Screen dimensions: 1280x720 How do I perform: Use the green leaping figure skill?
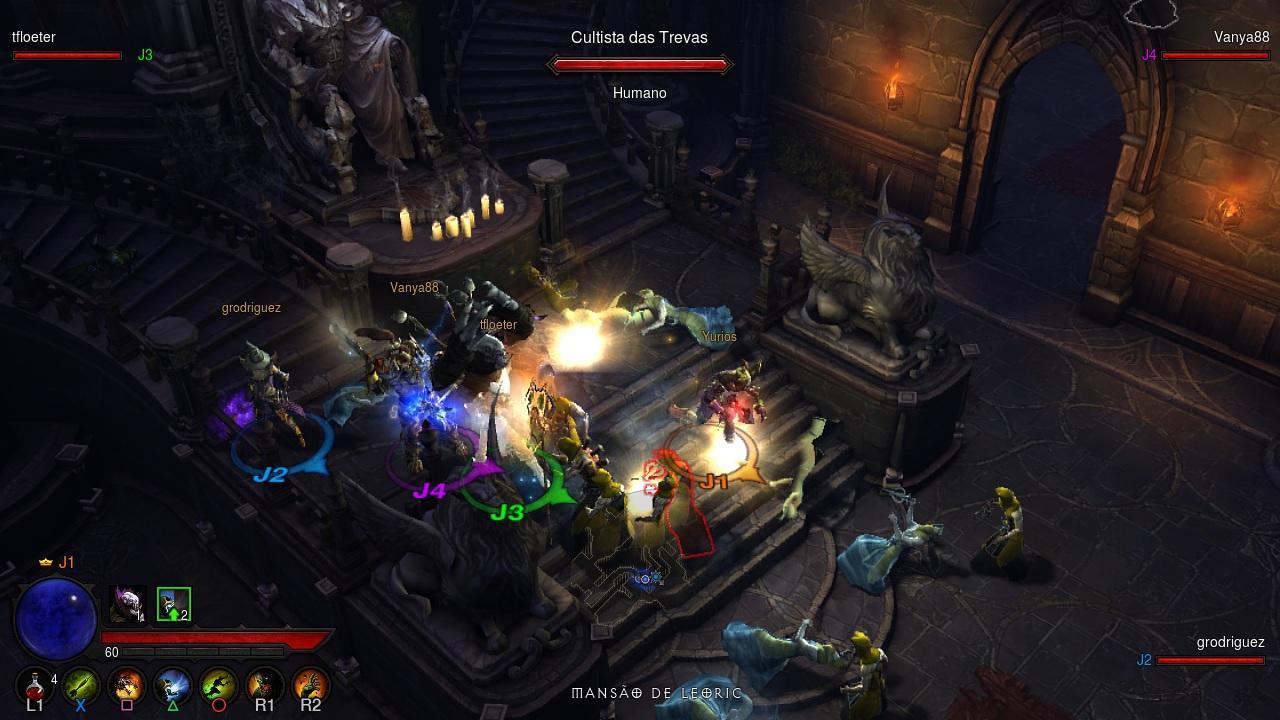coord(219,686)
